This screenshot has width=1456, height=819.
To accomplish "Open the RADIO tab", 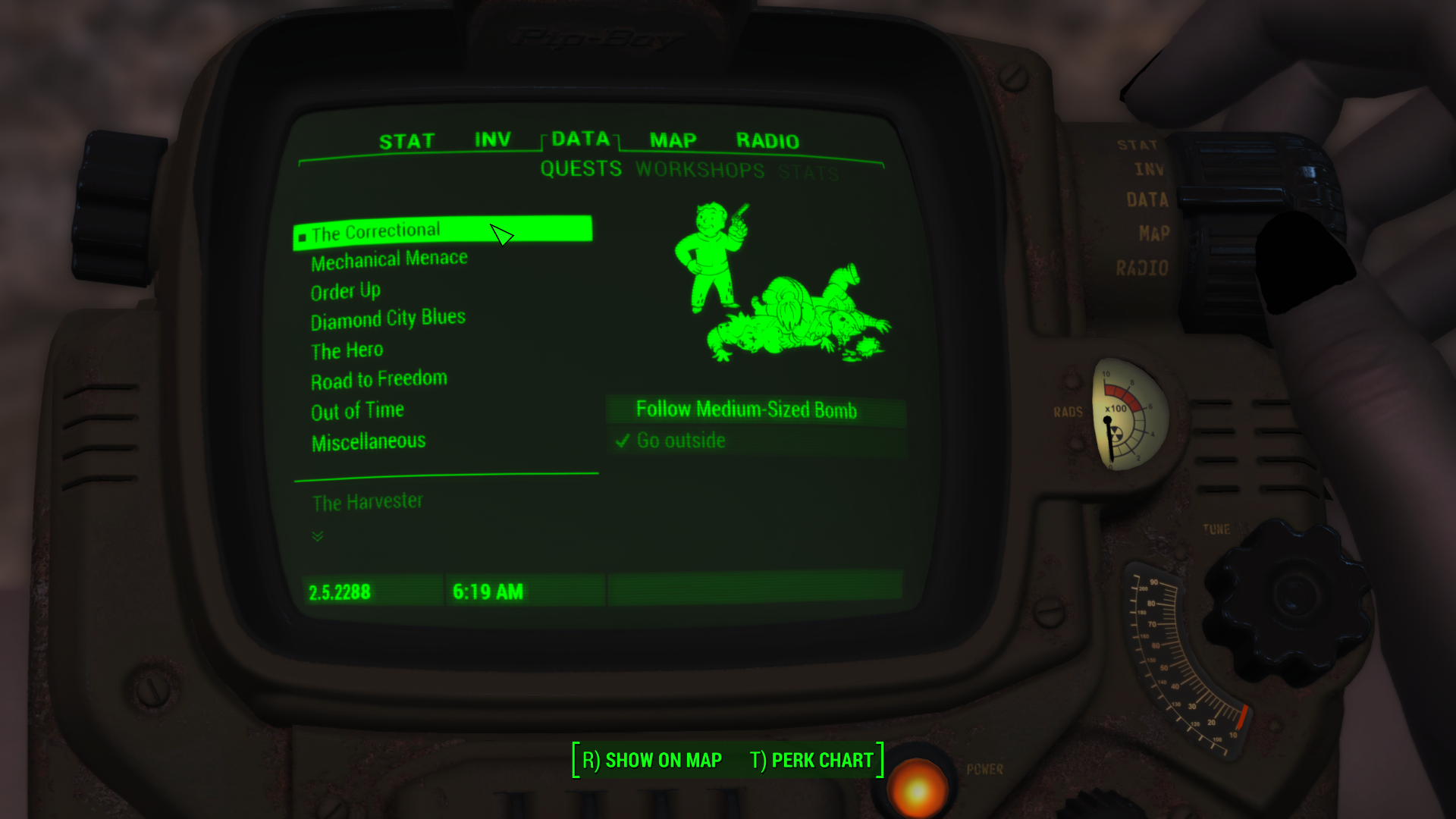I will point(767,140).
